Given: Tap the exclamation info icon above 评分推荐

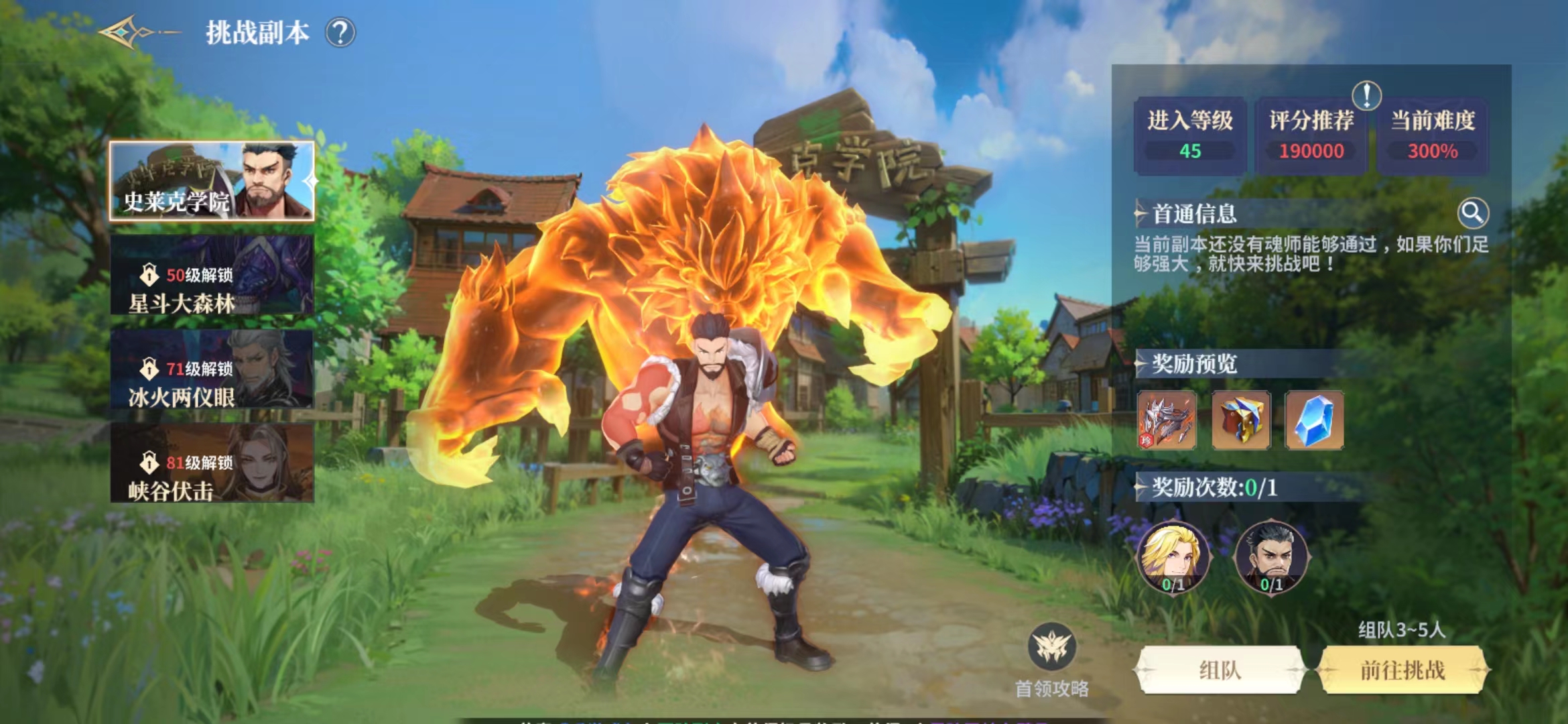Looking at the screenshot, I should pos(1366,95).
